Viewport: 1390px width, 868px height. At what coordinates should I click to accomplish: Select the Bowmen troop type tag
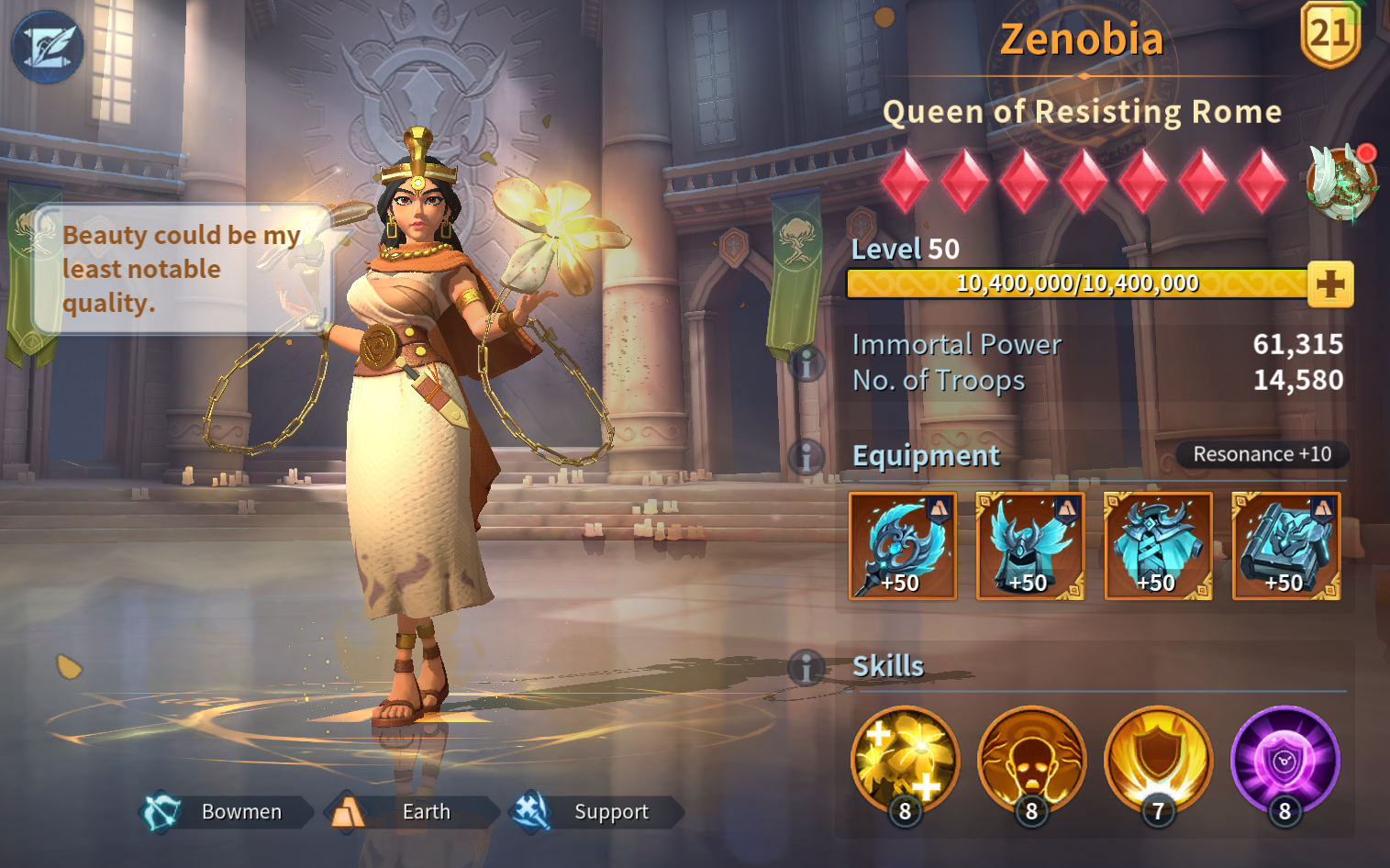coord(223,812)
